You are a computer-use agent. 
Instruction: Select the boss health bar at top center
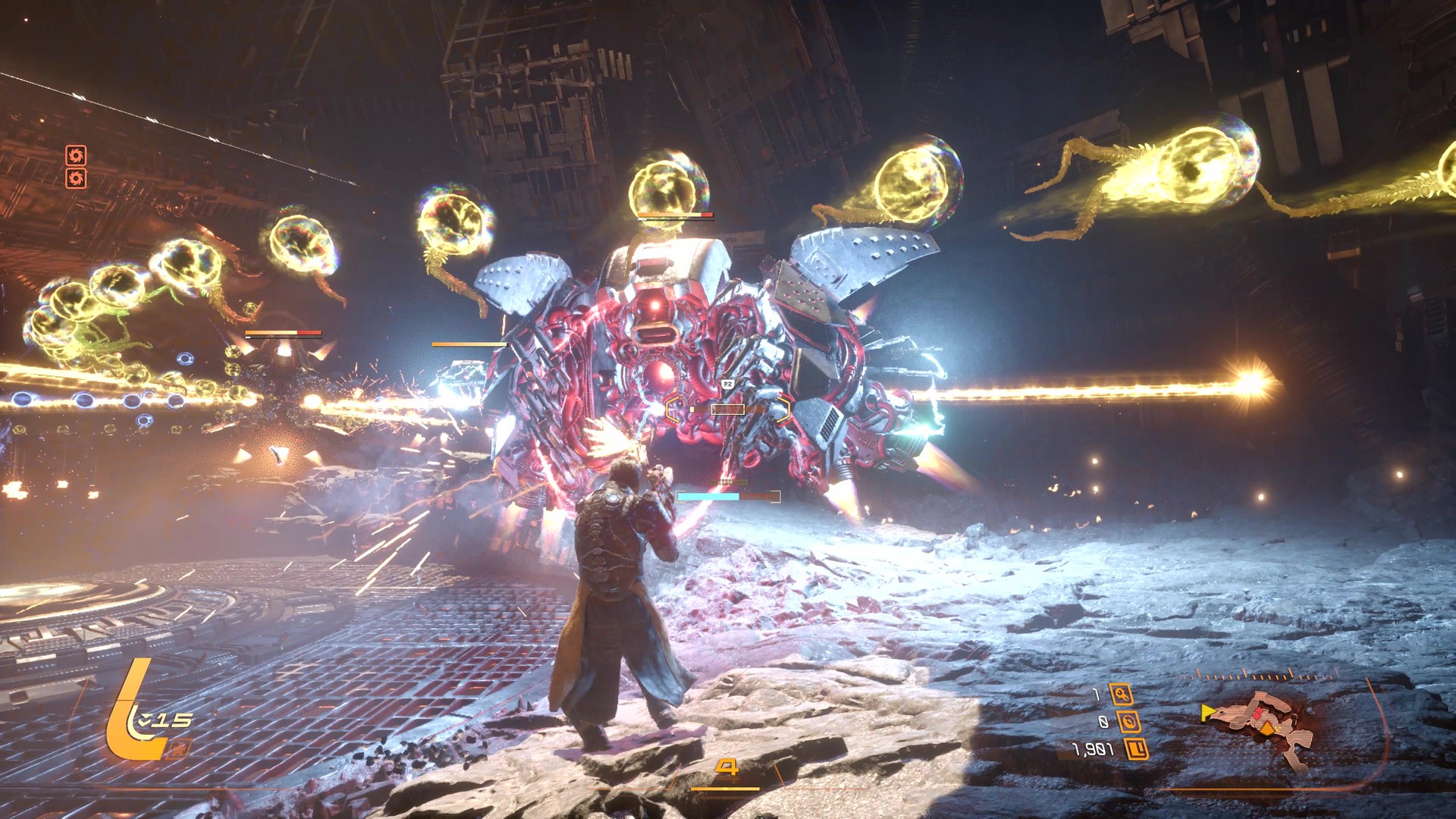pyautogui.click(x=674, y=214)
